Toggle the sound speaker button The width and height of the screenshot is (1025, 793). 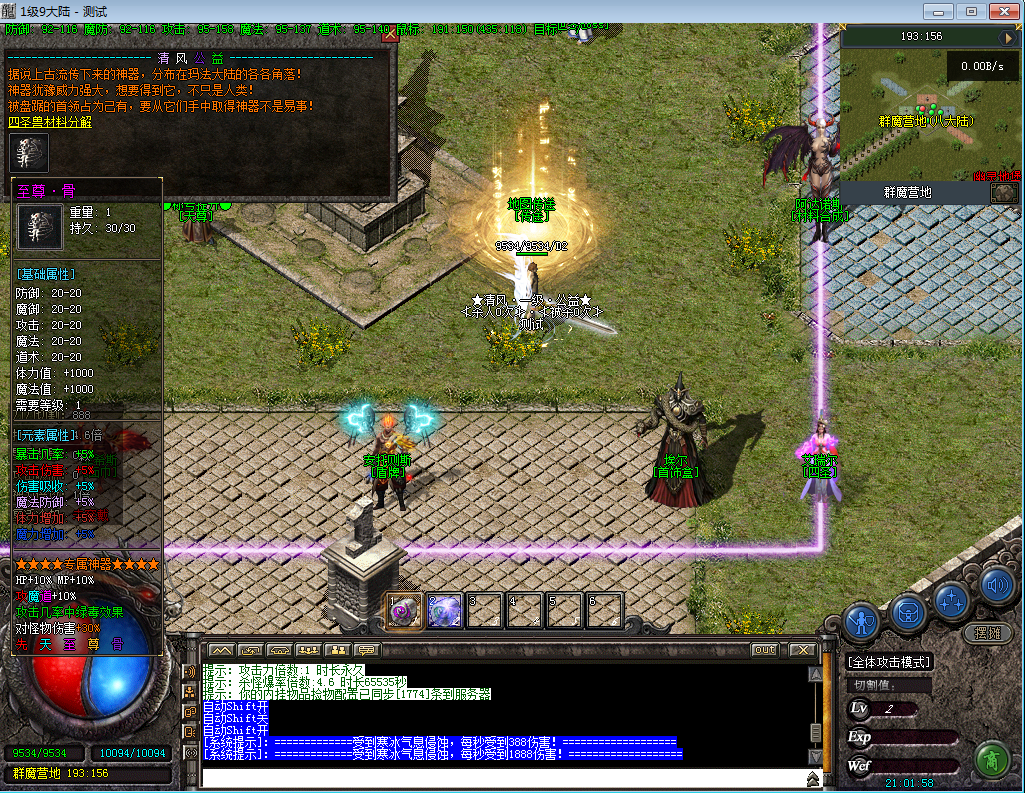tap(996, 585)
